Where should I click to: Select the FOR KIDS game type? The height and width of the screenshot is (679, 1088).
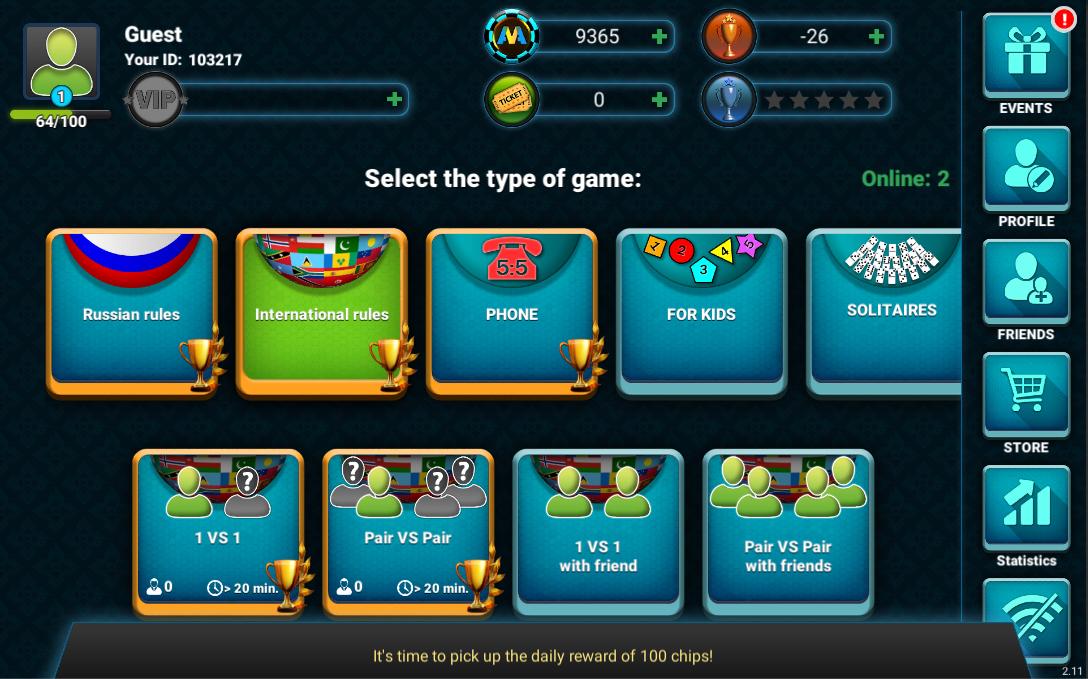click(x=701, y=313)
